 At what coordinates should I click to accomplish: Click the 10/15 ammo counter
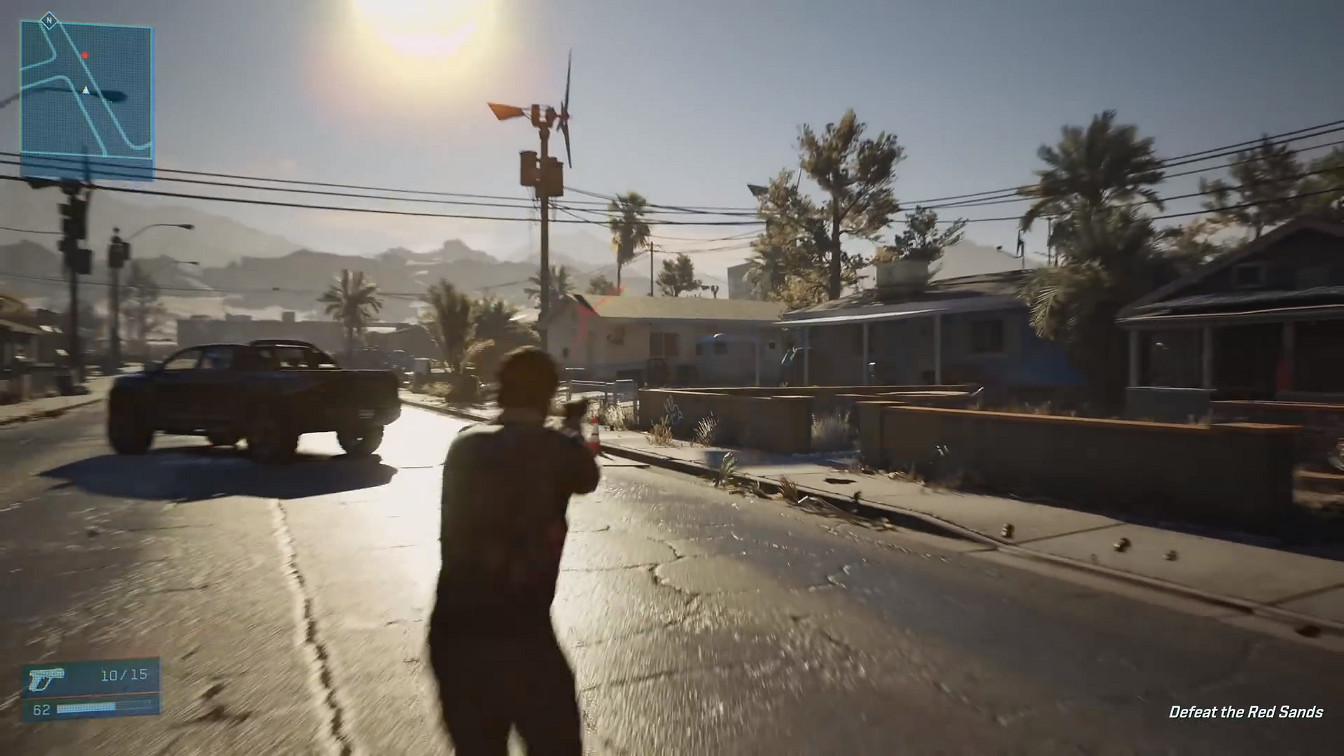[123, 674]
